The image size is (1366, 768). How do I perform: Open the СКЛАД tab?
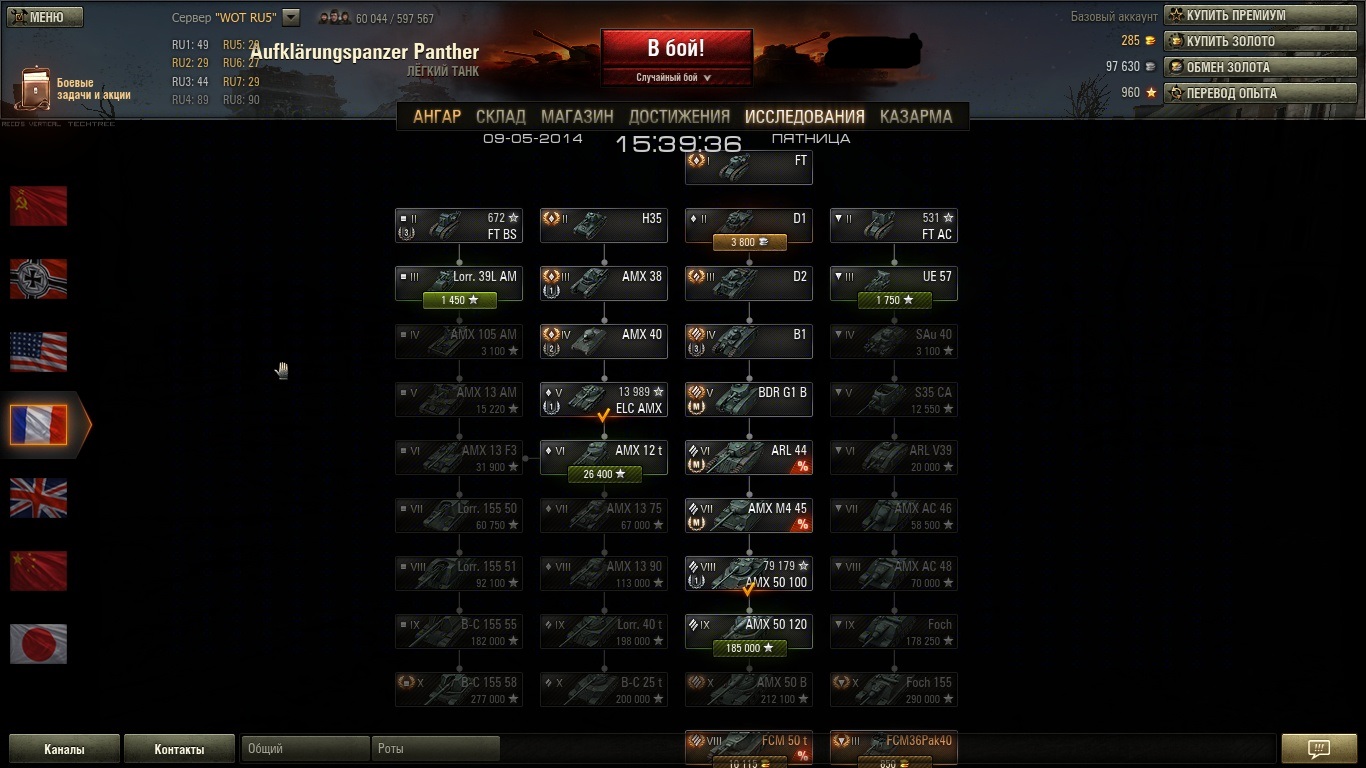tap(501, 116)
